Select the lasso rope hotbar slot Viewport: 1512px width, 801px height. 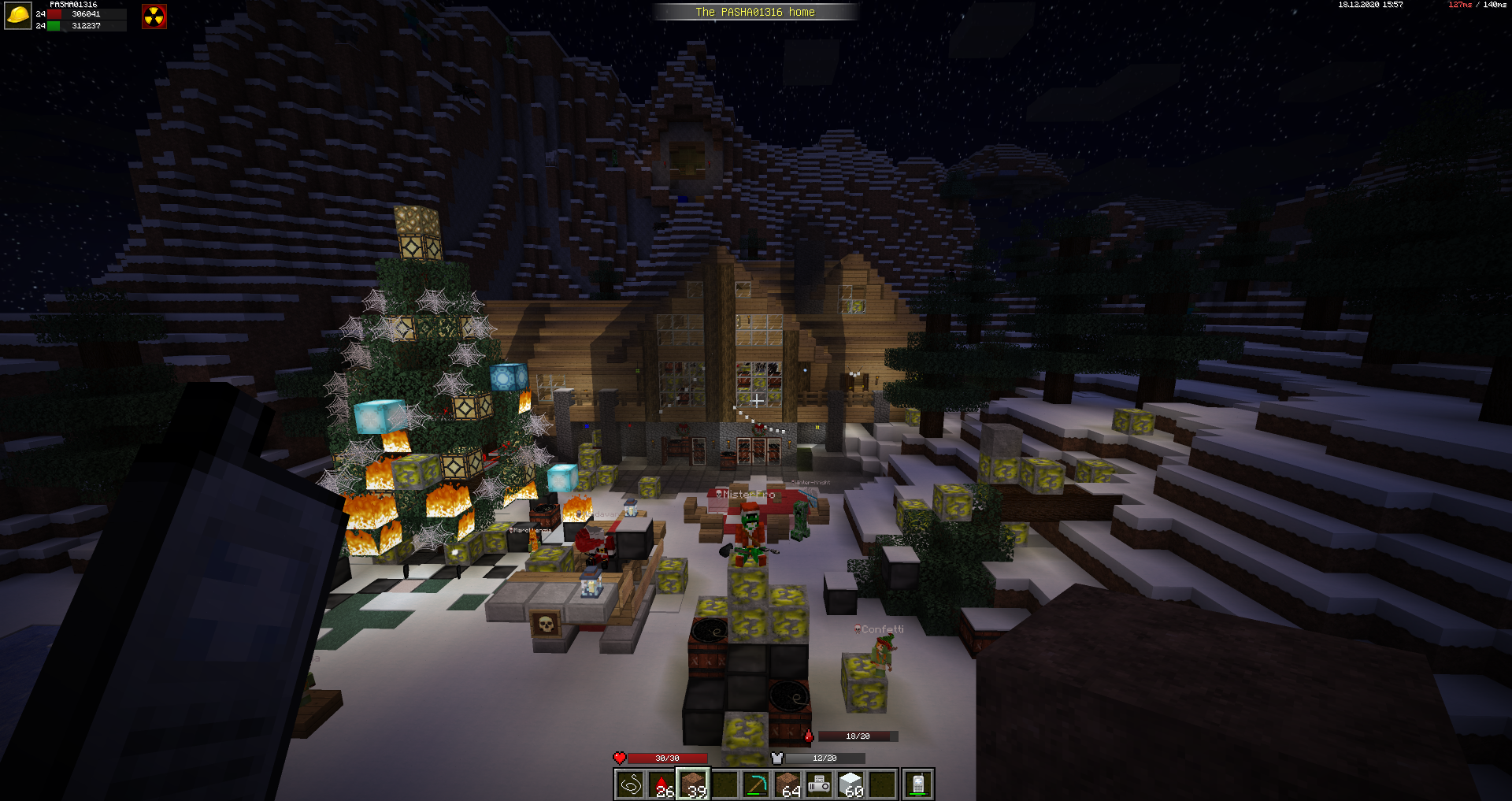630,784
